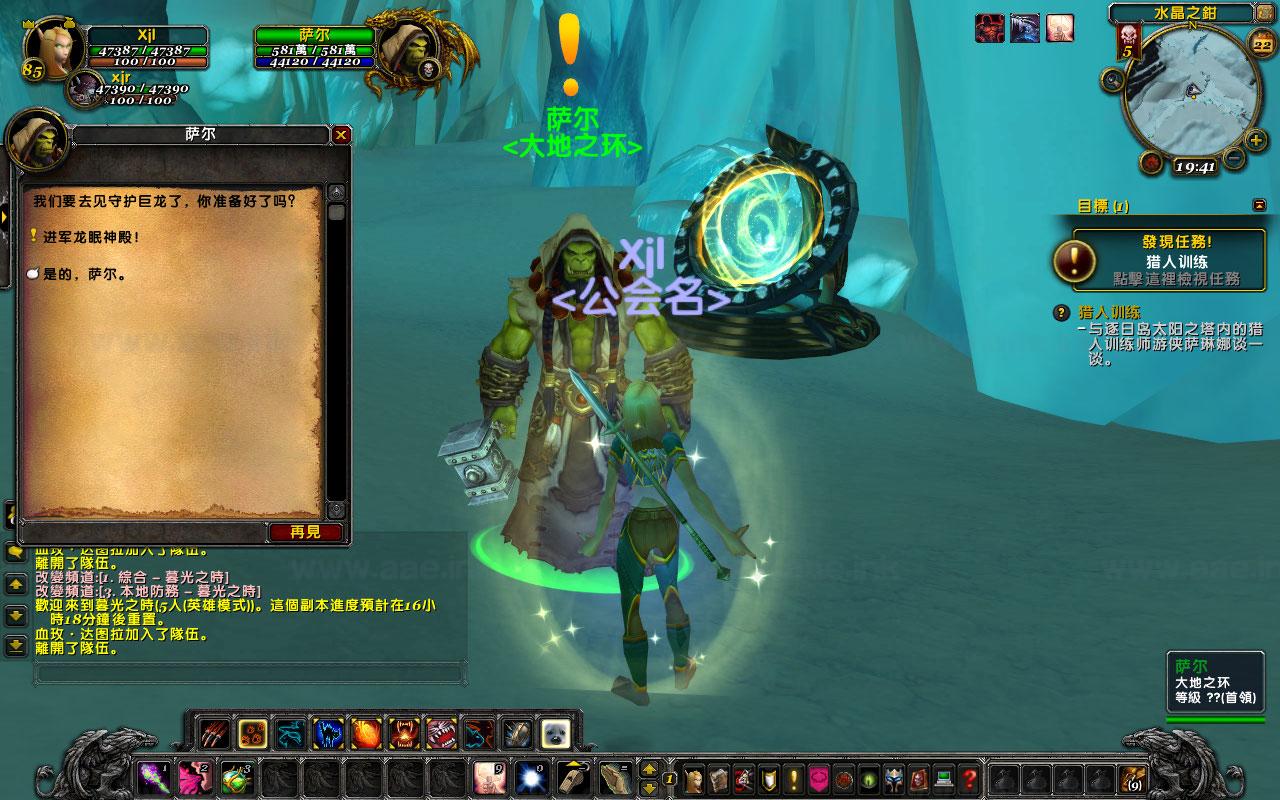The image size is (1280, 800).
Task: Open the yellow exclamation quest log button
Action: pyautogui.click(x=794, y=777)
